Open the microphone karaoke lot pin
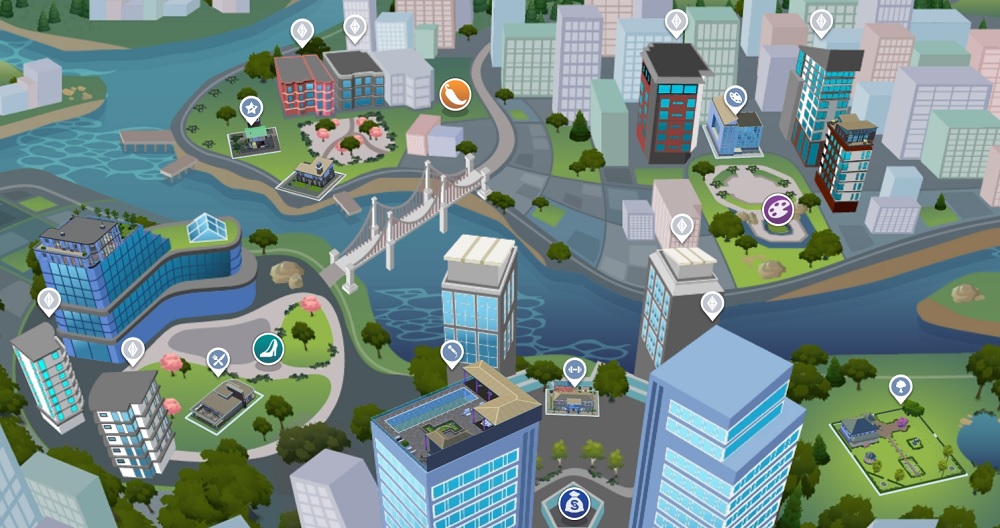Image resolution: width=1000 pixels, height=528 pixels. [x=452, y=352]
